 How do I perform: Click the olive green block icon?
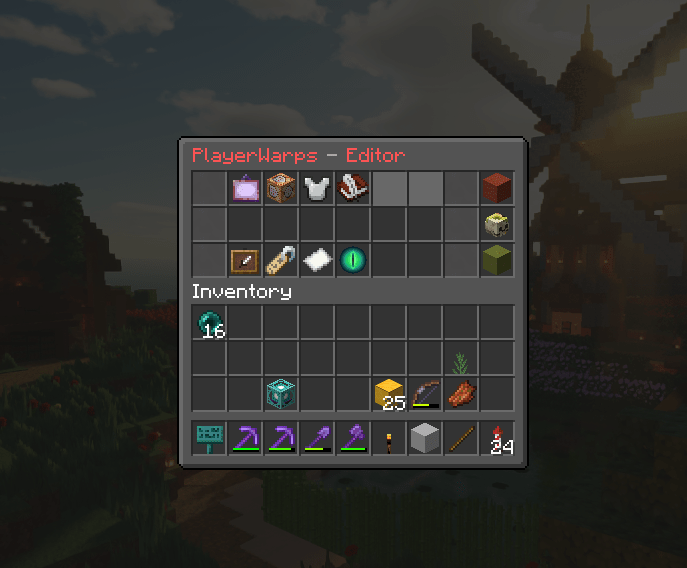497,260
